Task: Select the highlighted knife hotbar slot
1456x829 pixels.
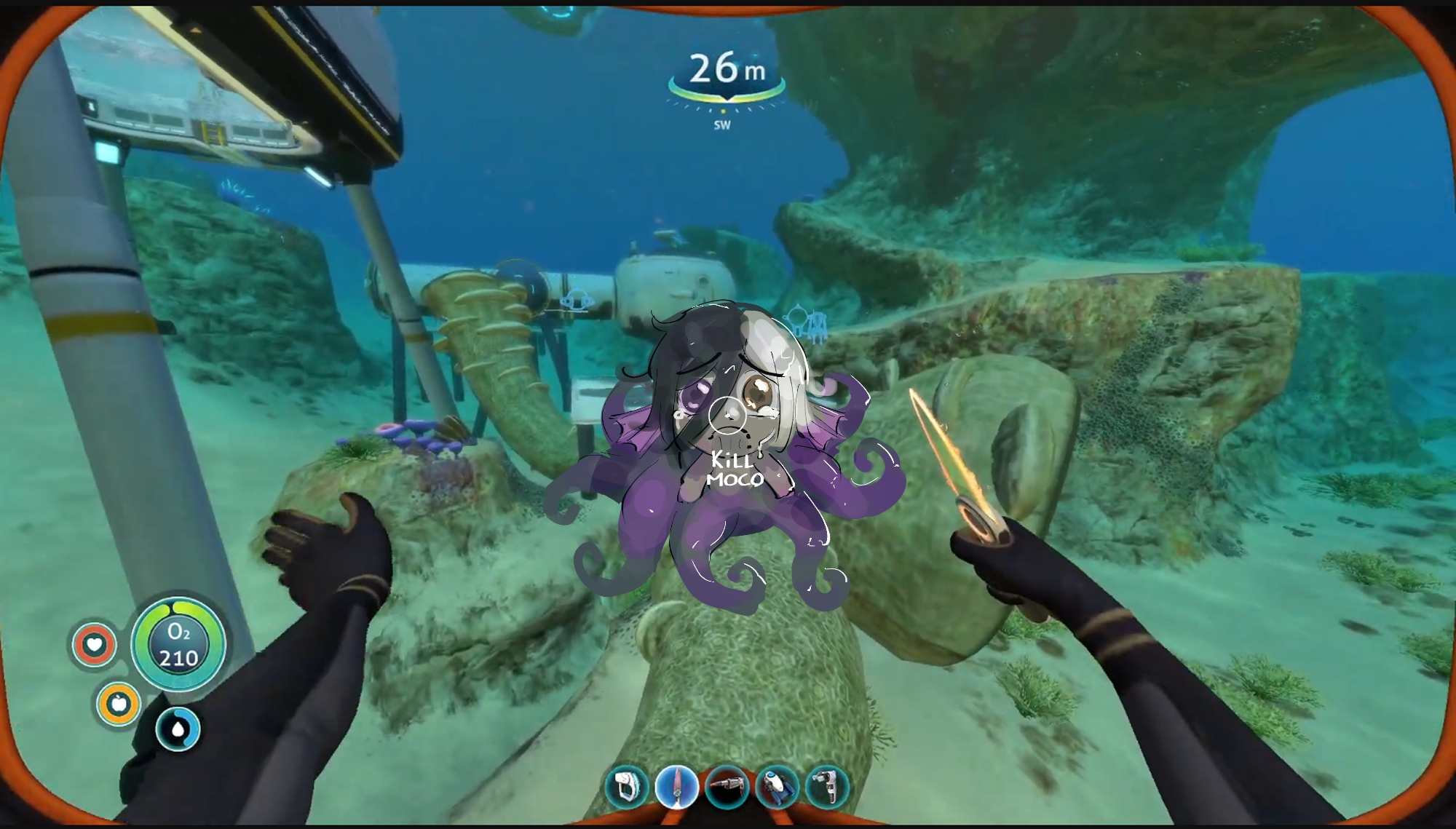Action: 677,787
